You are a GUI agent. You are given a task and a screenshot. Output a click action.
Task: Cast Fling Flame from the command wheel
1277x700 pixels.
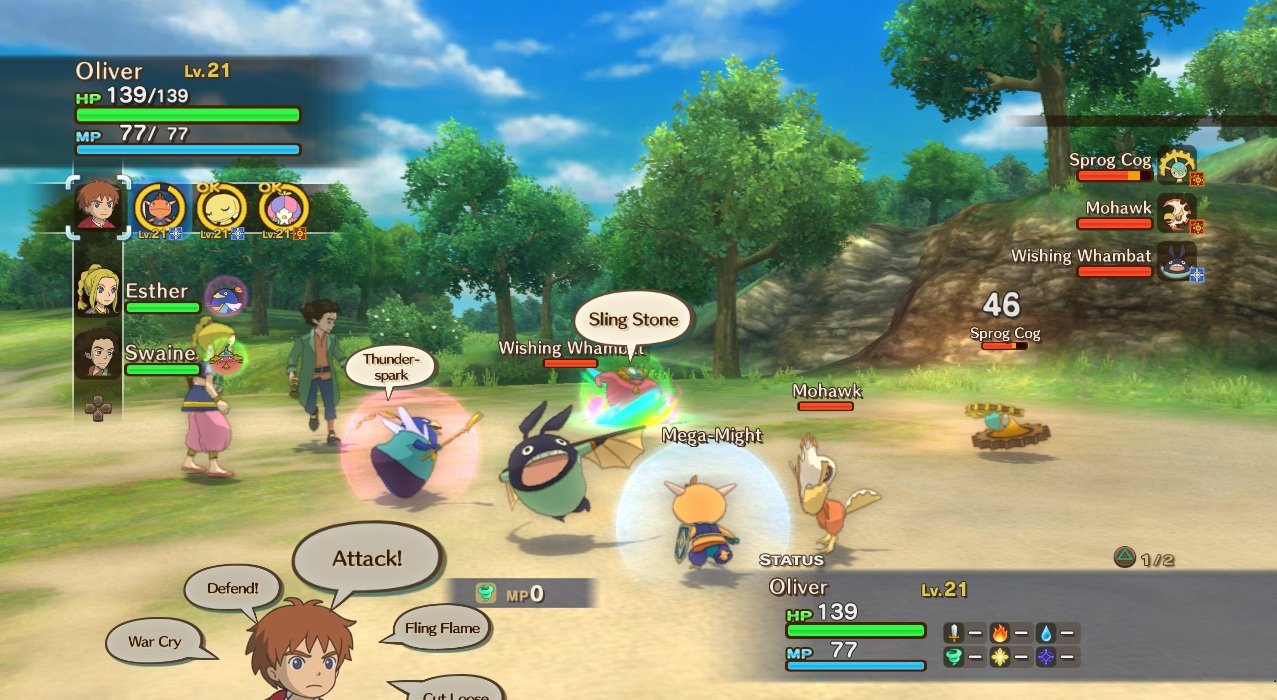442,629
